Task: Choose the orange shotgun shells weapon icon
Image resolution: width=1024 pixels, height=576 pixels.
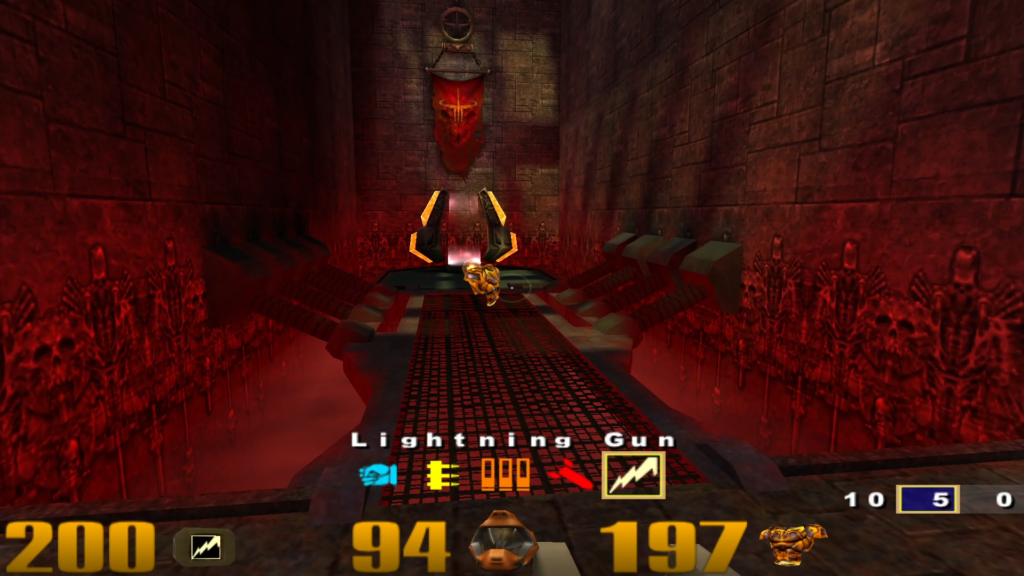Action: pos(505,474)
